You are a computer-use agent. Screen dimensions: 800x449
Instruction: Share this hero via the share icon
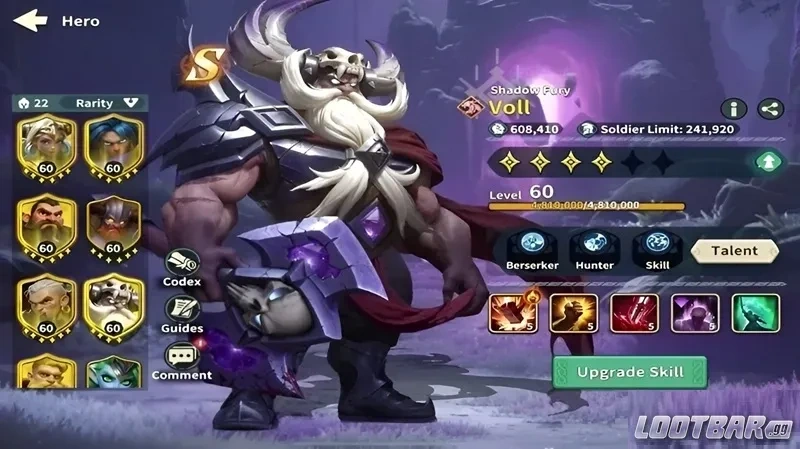[x=770, y=109]
